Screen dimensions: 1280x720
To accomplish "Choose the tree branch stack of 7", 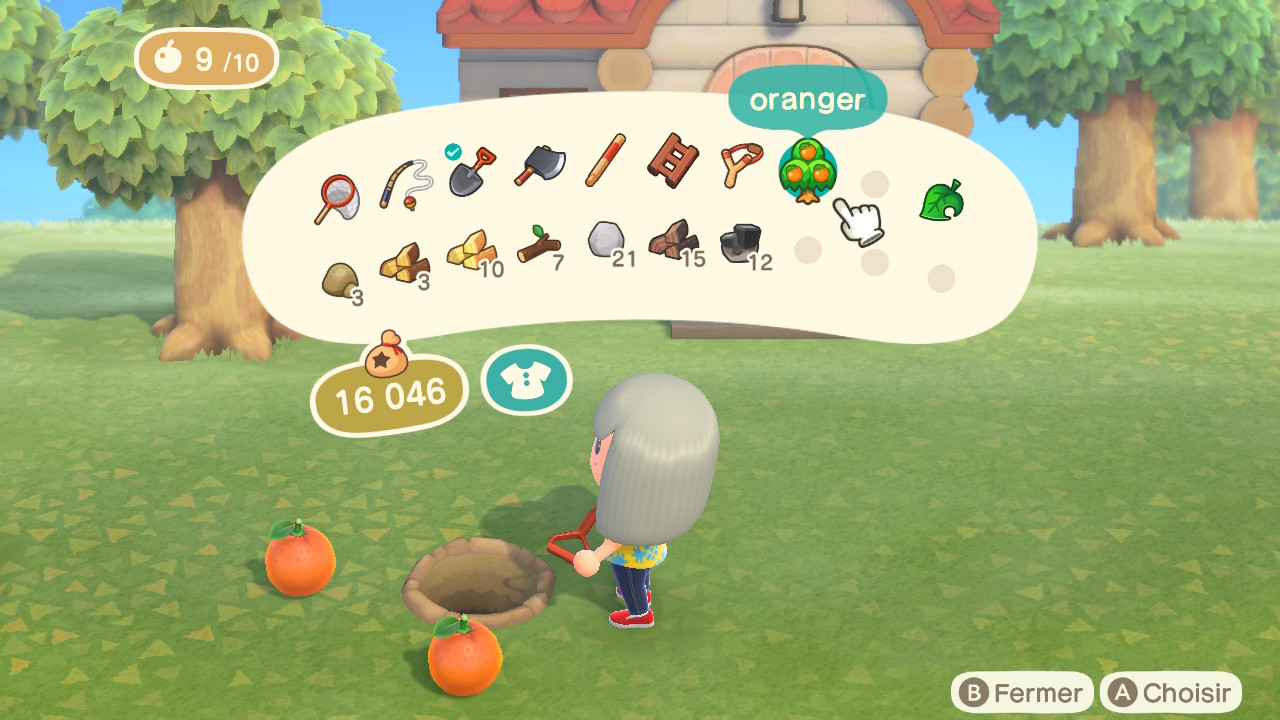I will 539,244.
